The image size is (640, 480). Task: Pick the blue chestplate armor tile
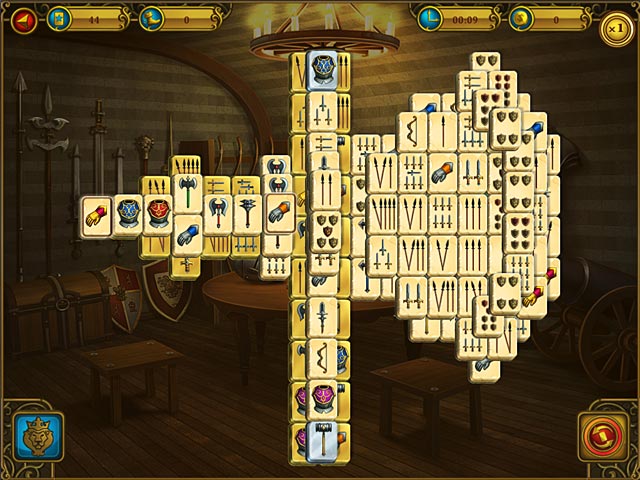tap(127, 215)
